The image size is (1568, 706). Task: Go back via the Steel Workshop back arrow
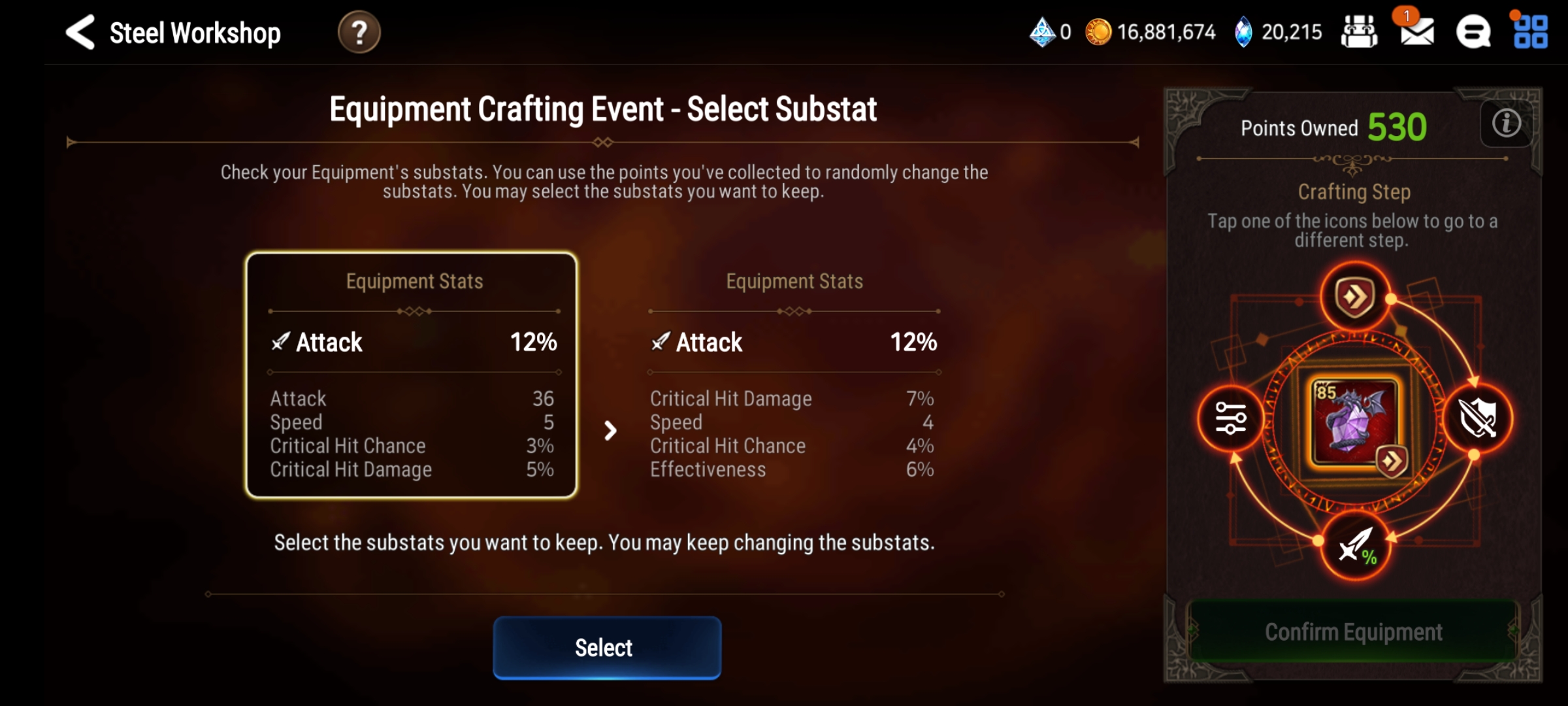click(80, 31)
